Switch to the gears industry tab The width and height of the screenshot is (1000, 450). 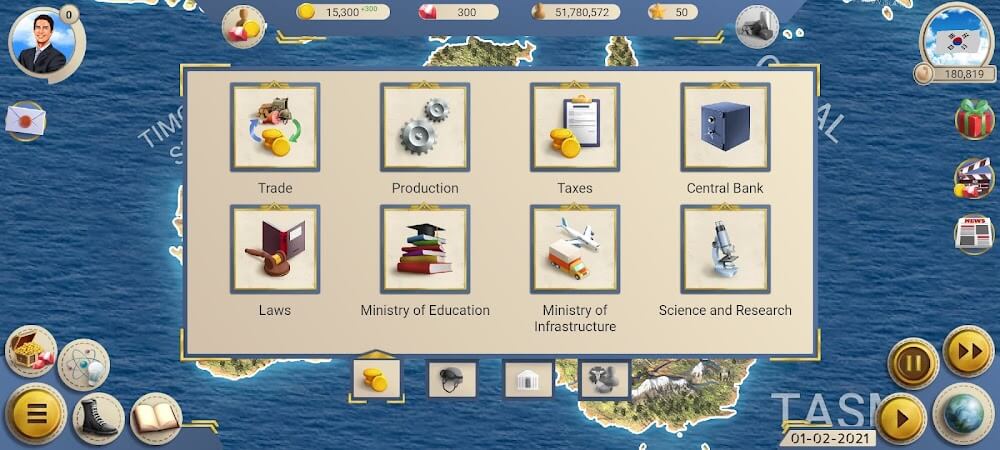(x=604, y=379)
